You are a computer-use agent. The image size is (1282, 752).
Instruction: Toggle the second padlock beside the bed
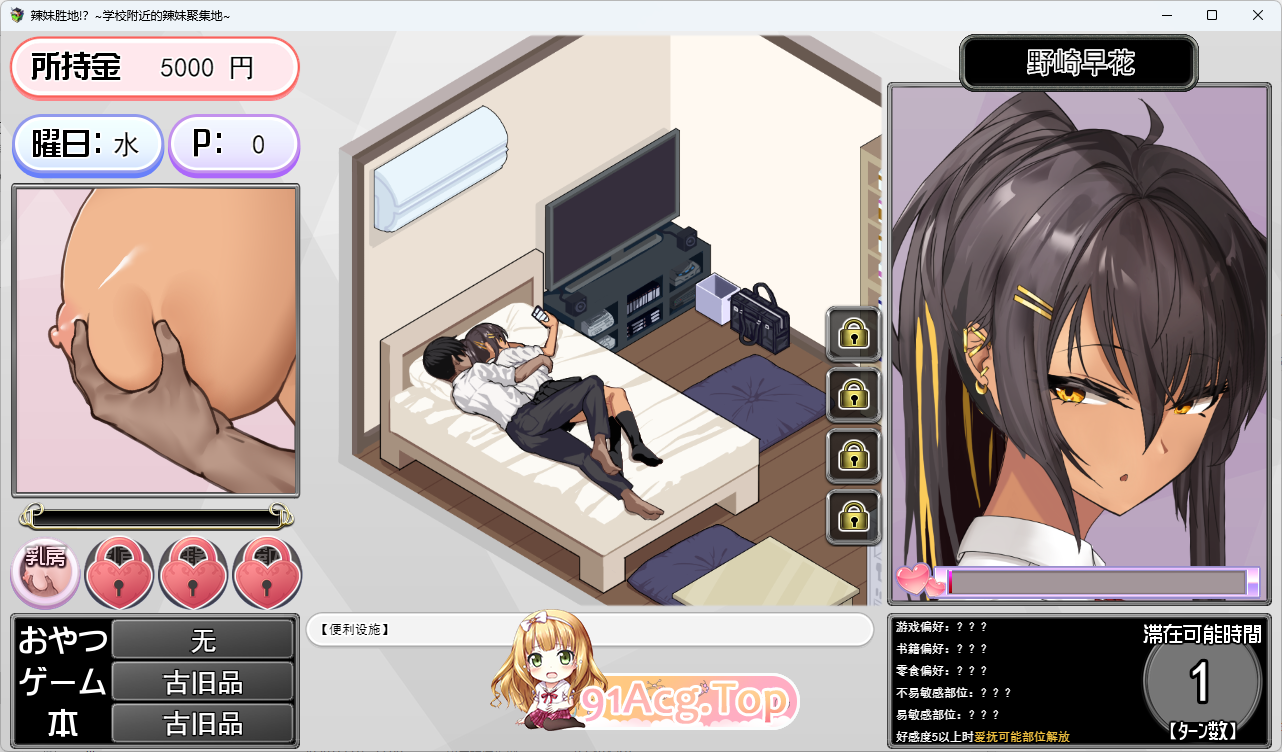click(853, 395)
